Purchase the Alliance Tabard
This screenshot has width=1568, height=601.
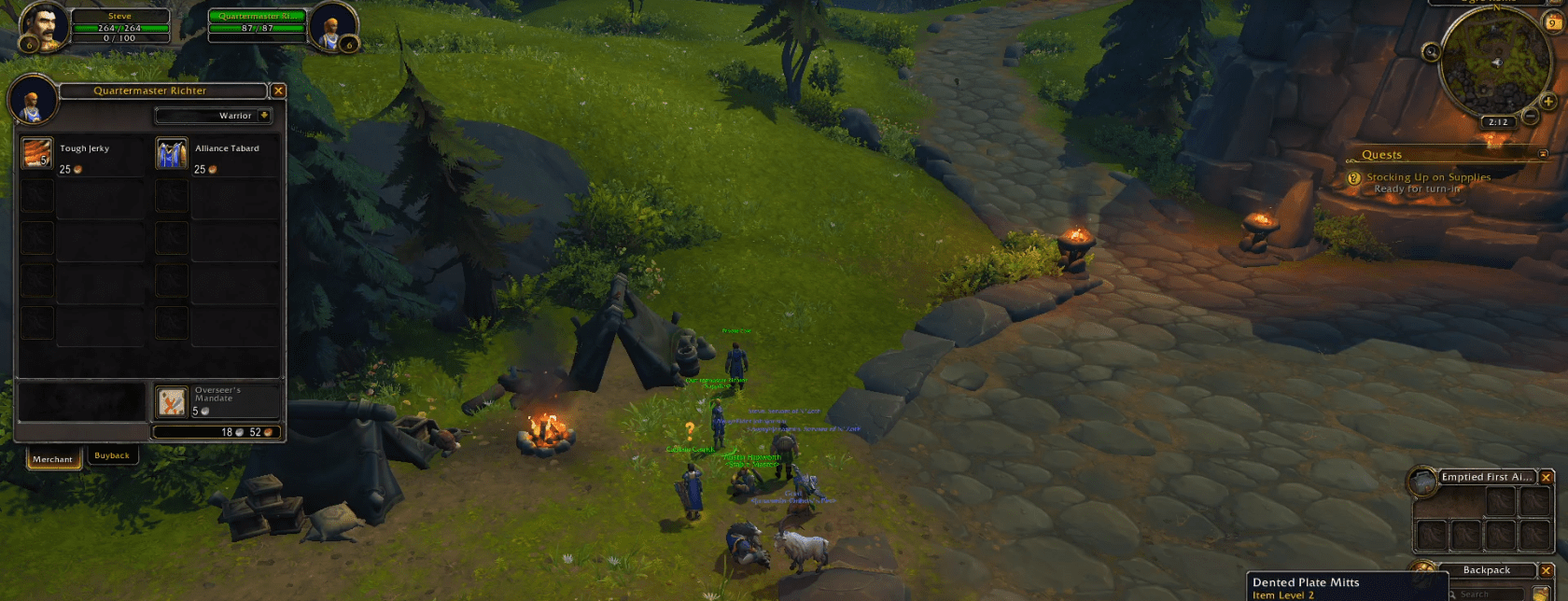point(172,154)
